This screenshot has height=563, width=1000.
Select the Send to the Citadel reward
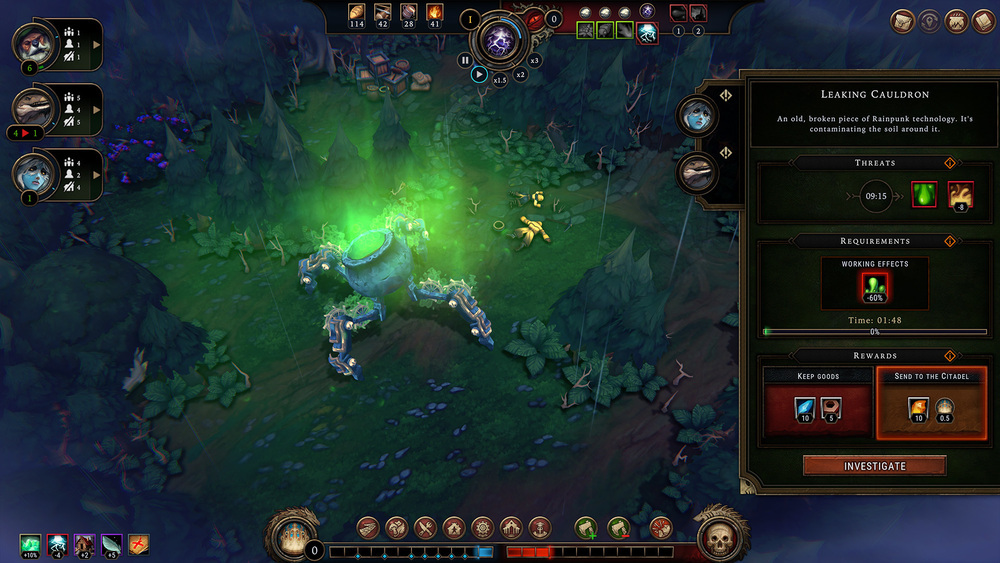931,404
